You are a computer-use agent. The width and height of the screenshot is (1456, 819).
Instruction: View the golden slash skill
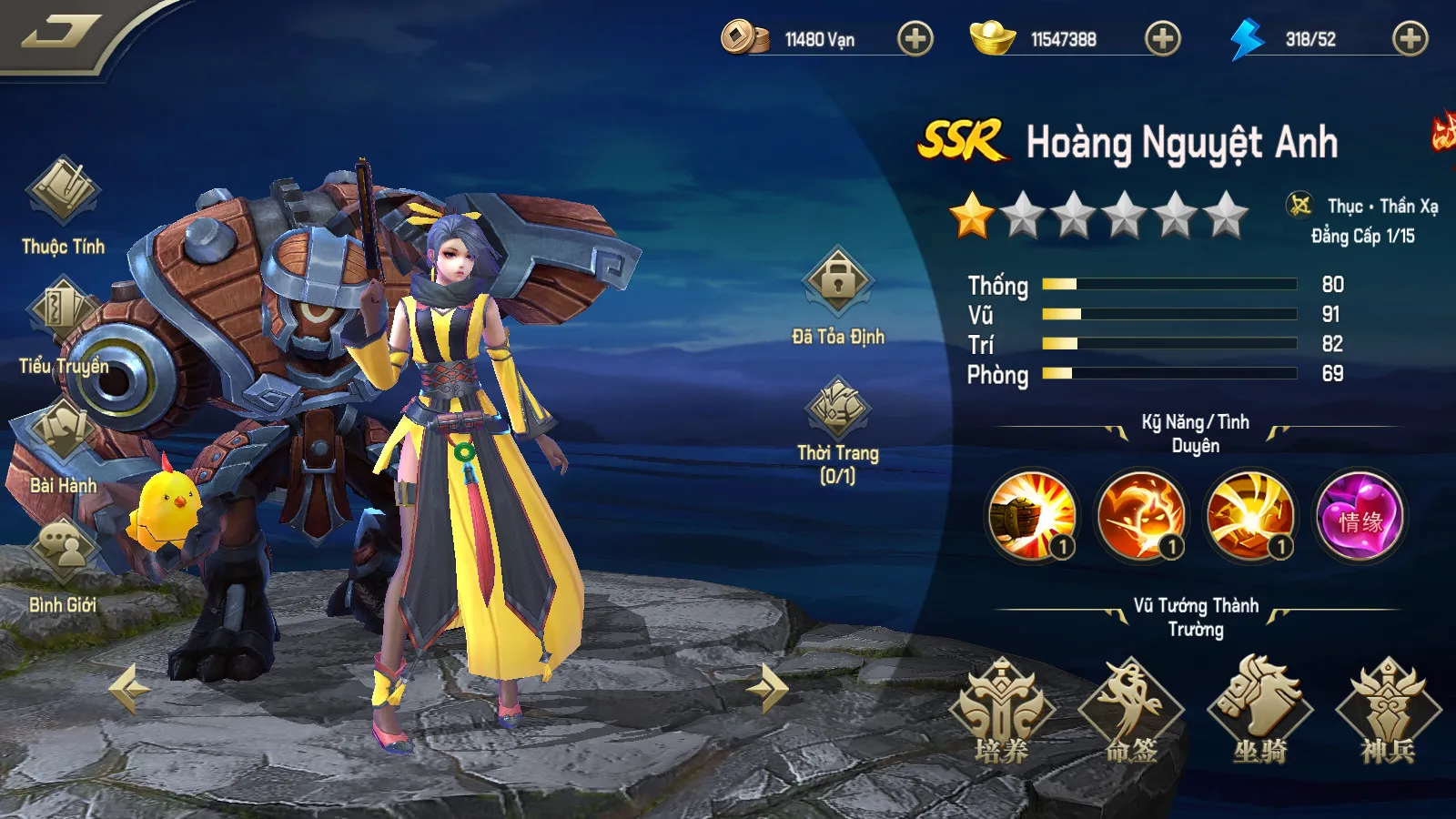coord(1250,516)
